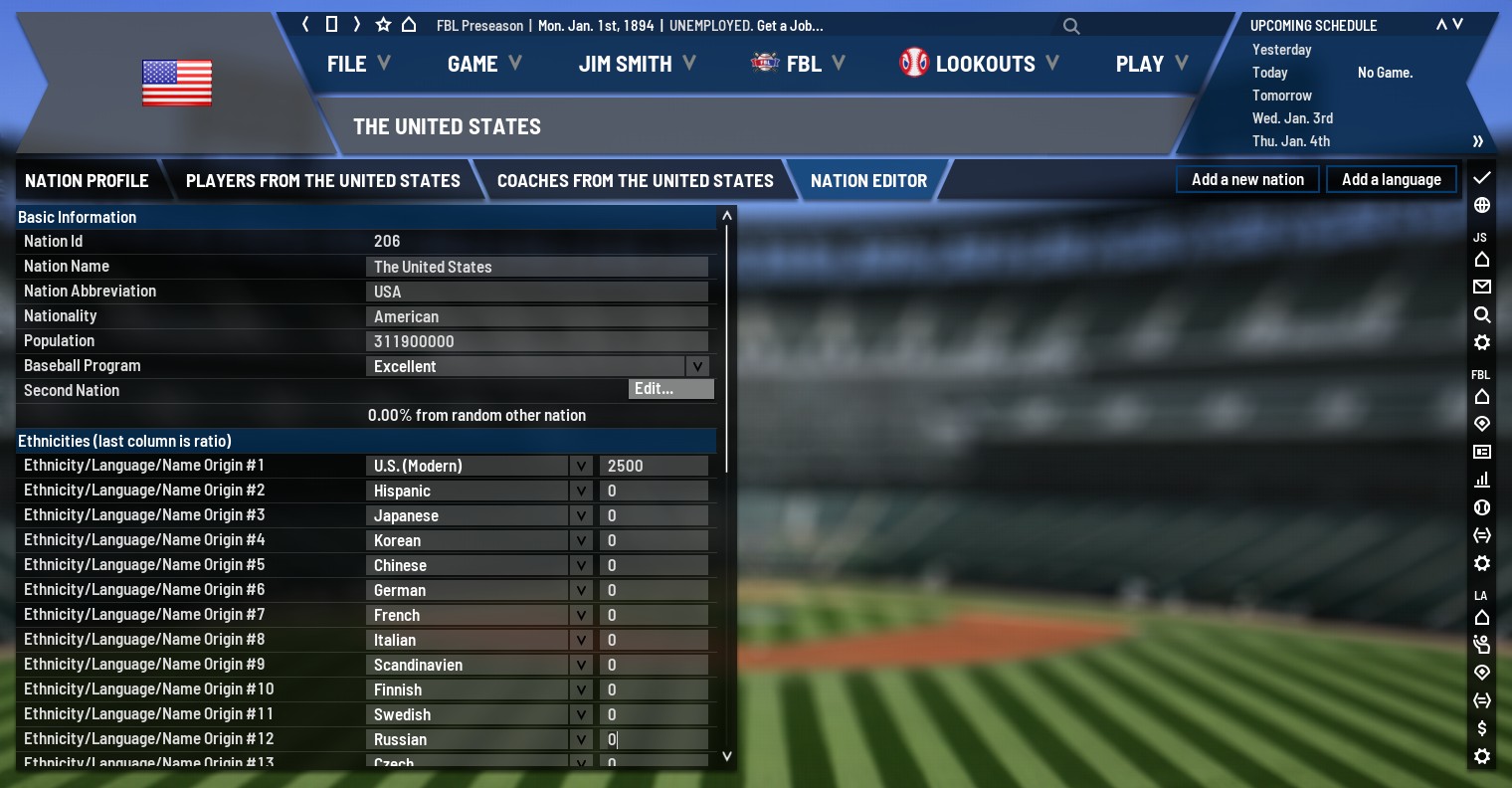The height and width of the screenshot is (788, 1512).
Task: Open Coaches From The United States tab
Action: [x=635, y=180]
